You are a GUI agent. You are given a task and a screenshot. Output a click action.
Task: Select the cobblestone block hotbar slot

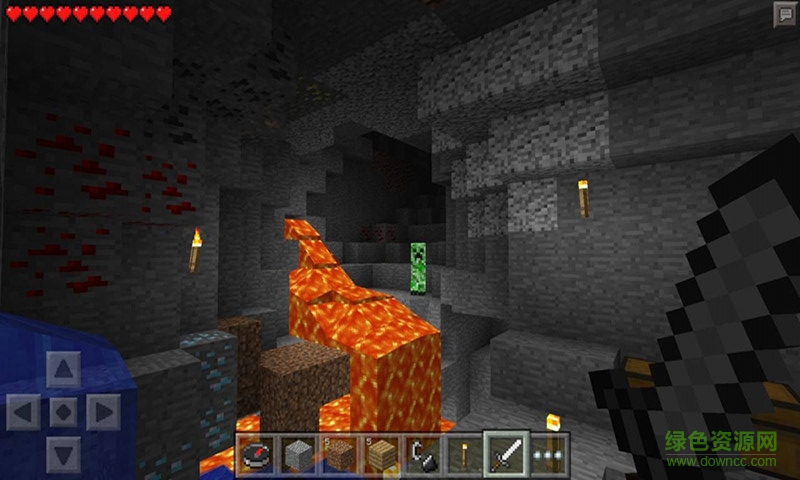[296, 455]
